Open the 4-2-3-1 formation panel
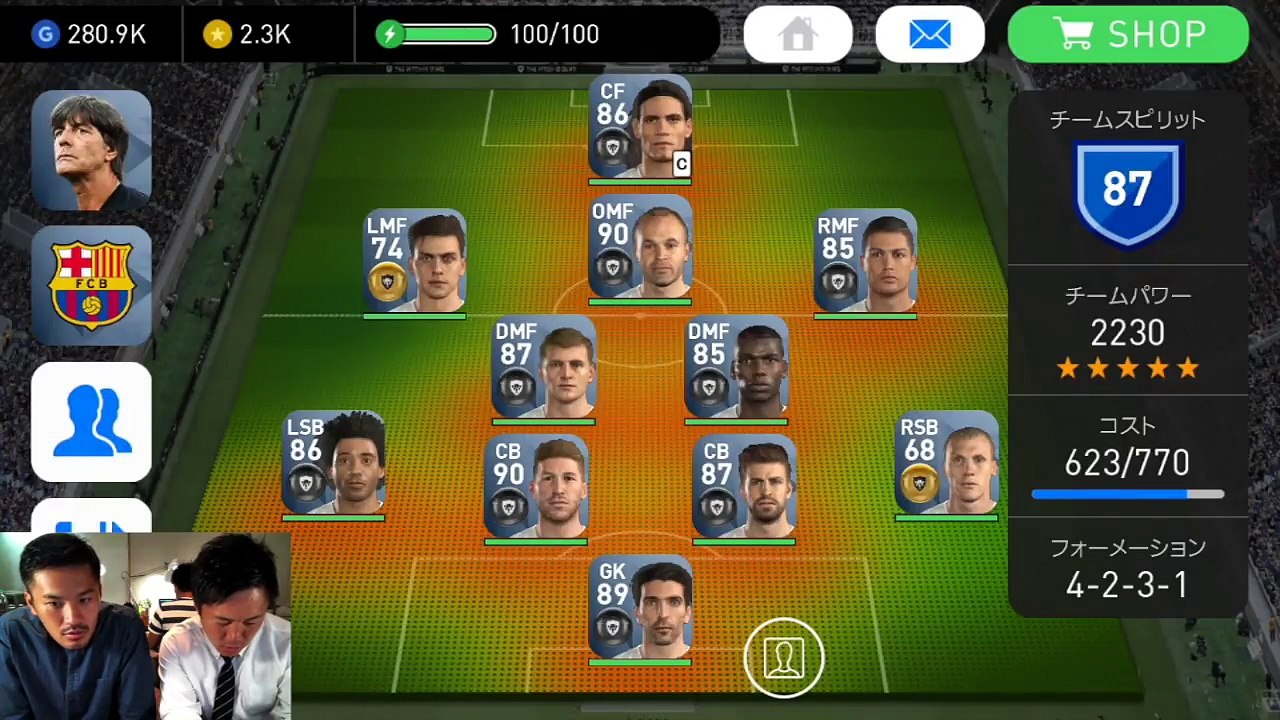This screenshot has height=720, width=1280. tap(1127, 570)
